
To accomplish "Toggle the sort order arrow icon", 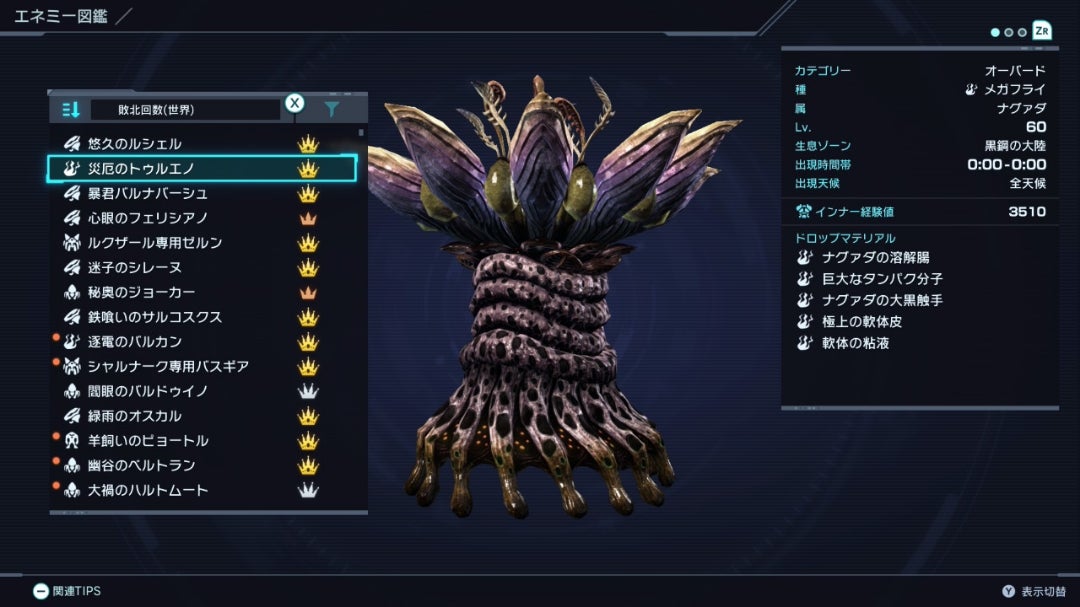I will point(70,109).
